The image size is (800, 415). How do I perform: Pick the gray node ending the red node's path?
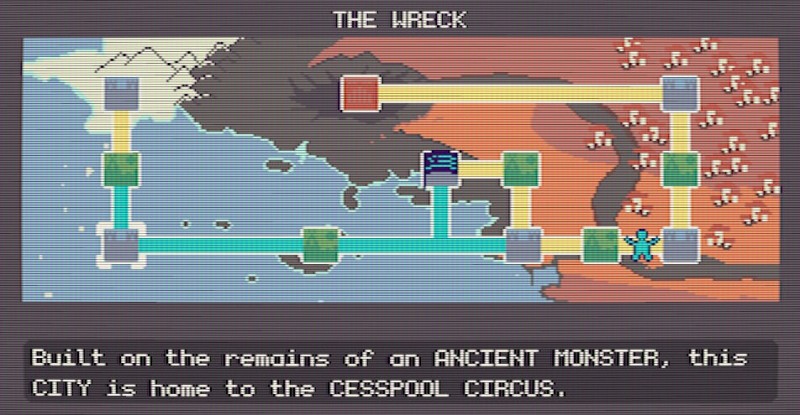pyautogui.click(x=680, y=93)
